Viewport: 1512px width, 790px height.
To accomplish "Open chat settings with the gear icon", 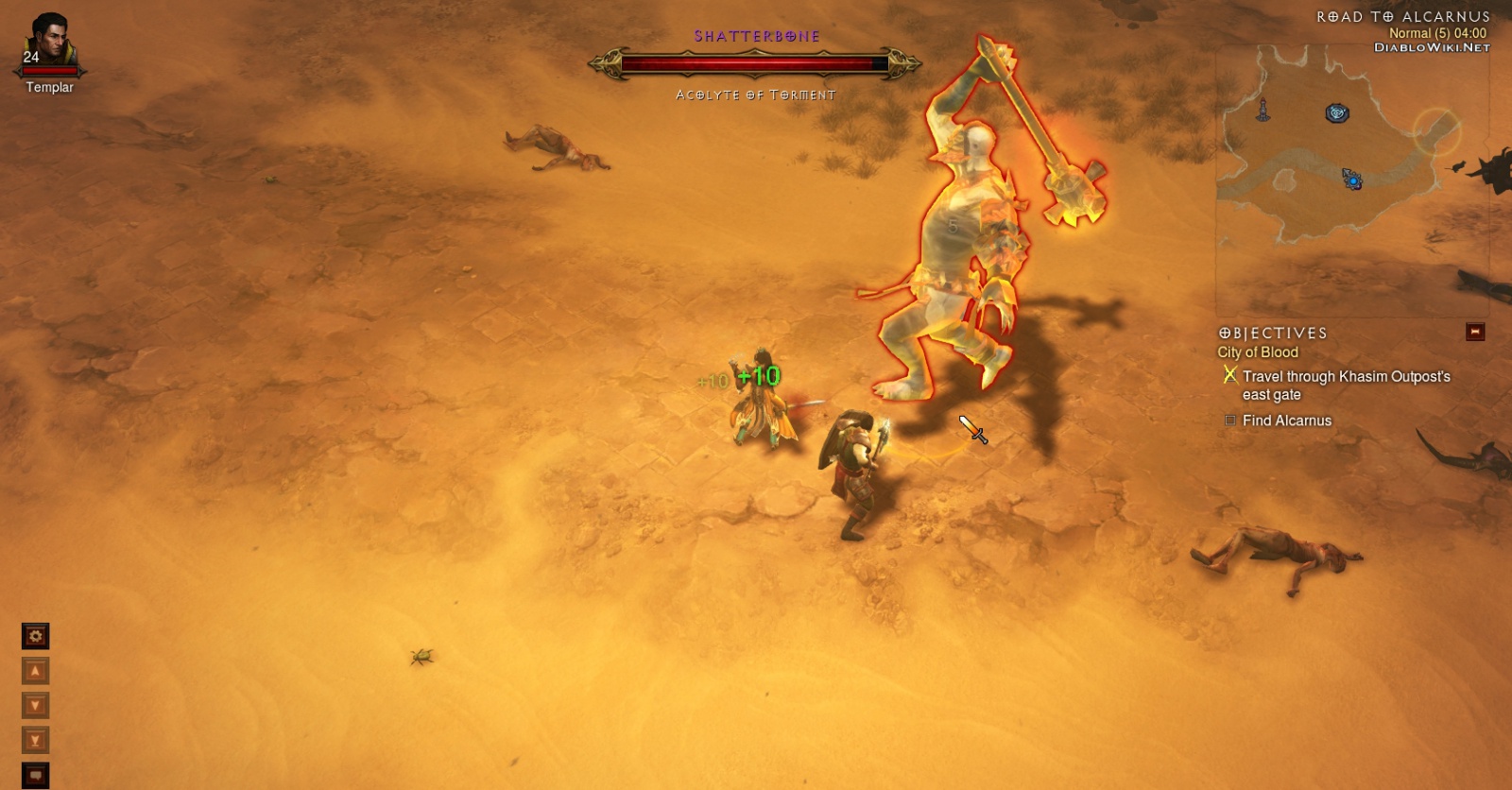I will point(35,636).
